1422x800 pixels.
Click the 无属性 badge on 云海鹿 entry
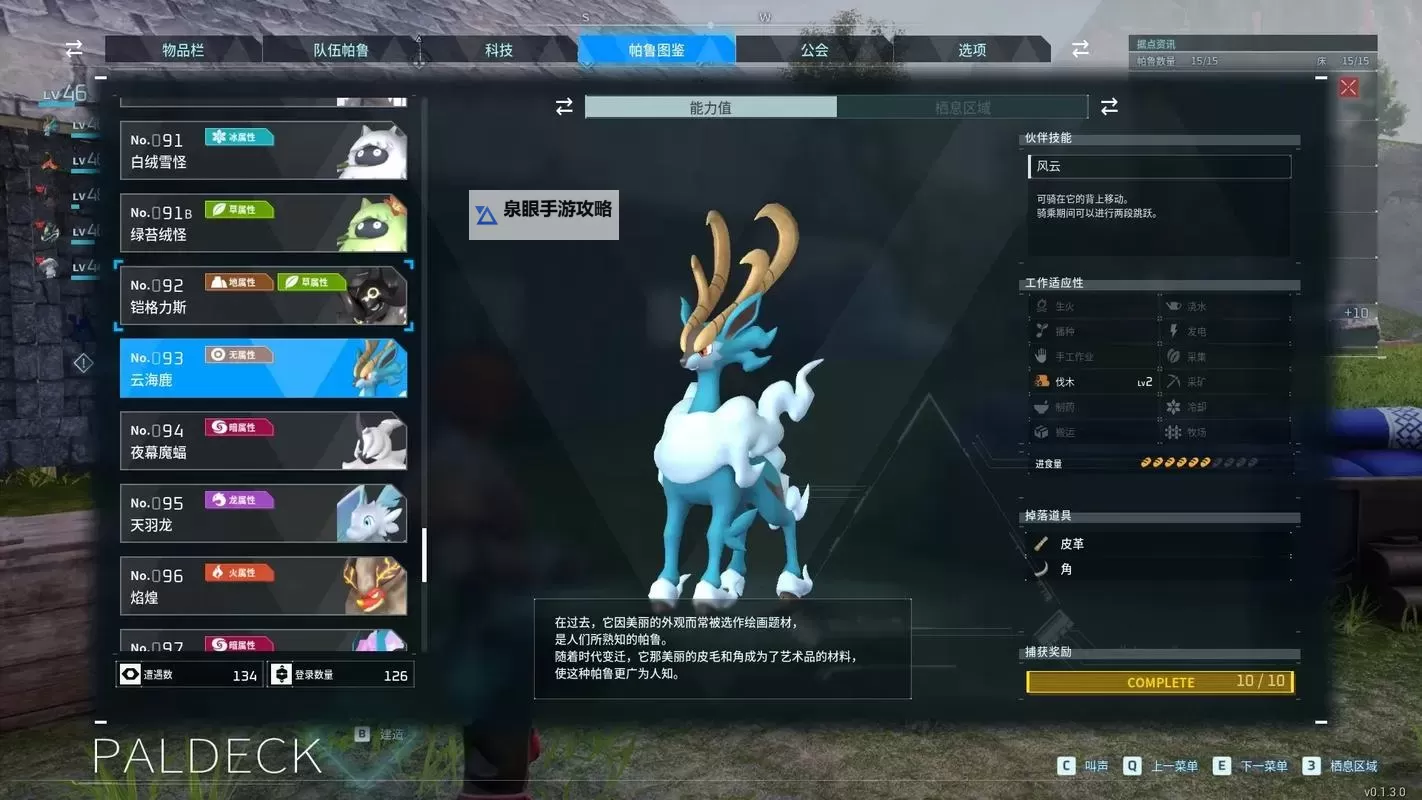click(x=239, y=354)
